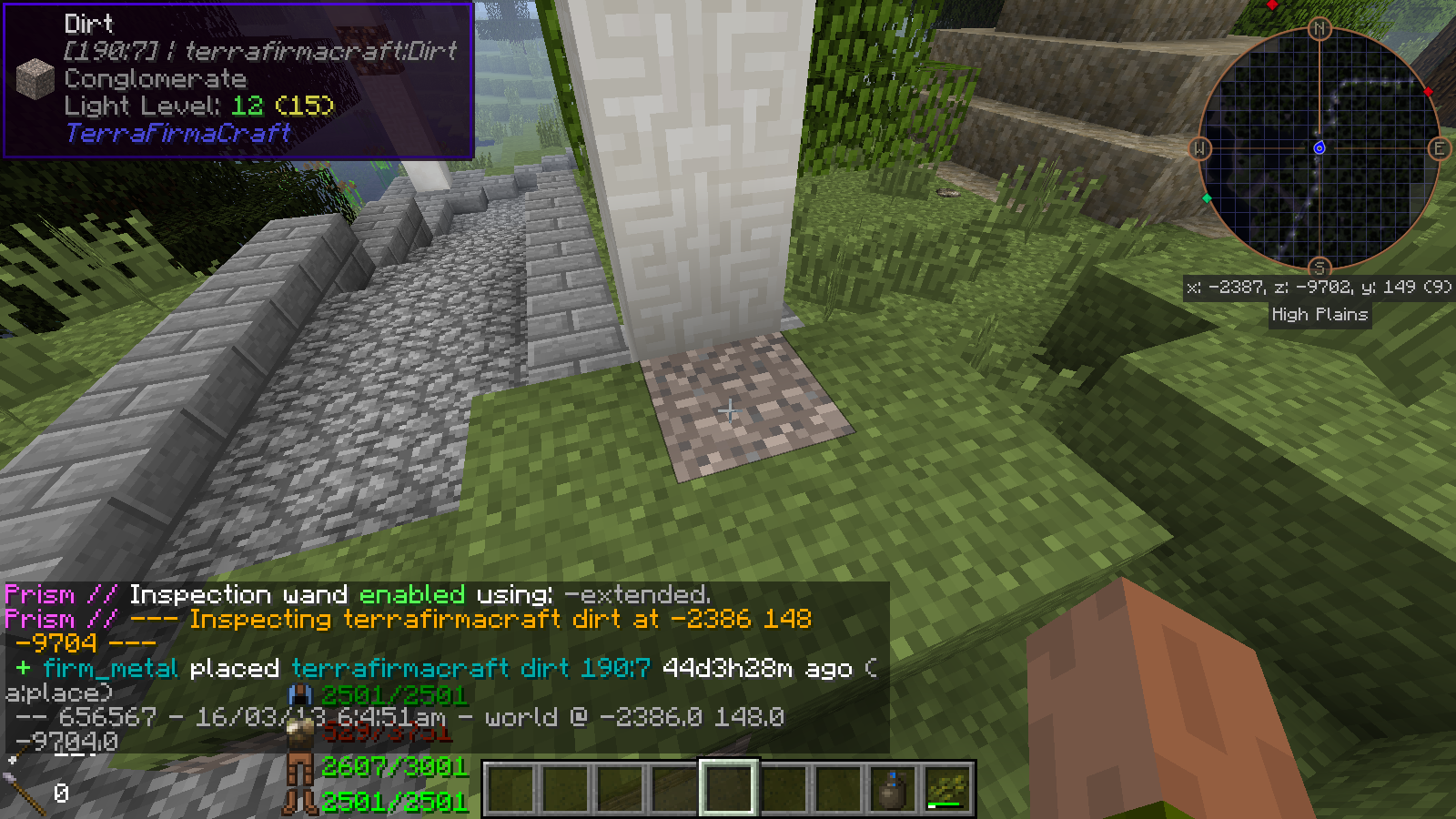
Task: Click the highlighted empty hotbar slot
Action: coord(728,788)
